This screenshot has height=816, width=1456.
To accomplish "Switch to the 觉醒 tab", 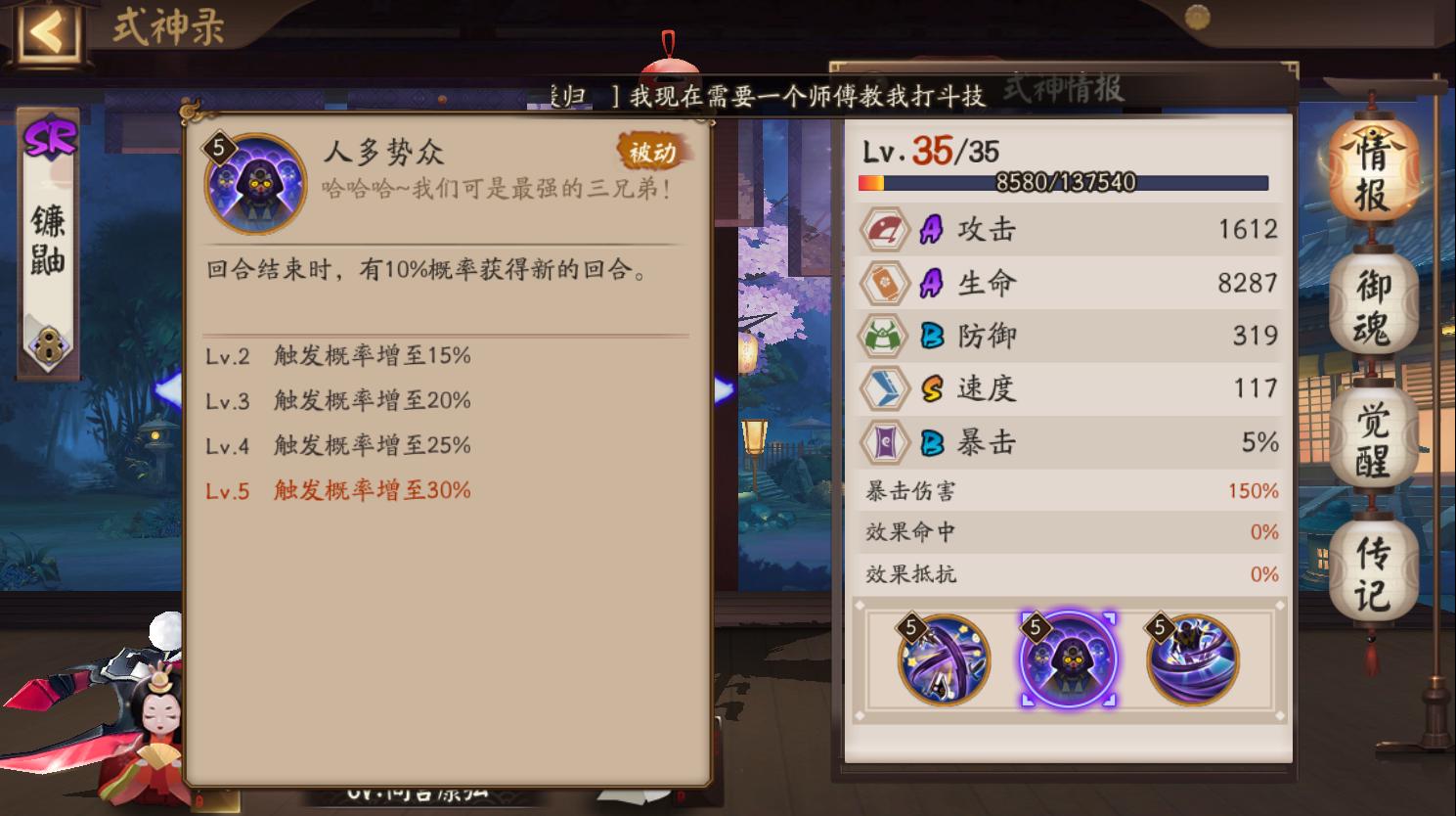I will 1373,432.
